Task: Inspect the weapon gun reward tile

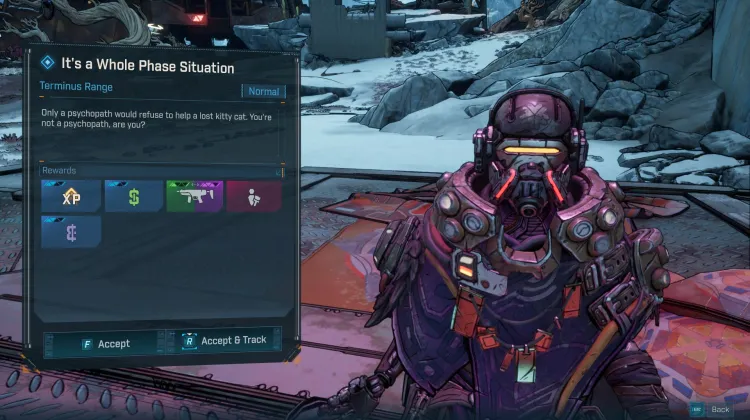Action: [193, 196]
